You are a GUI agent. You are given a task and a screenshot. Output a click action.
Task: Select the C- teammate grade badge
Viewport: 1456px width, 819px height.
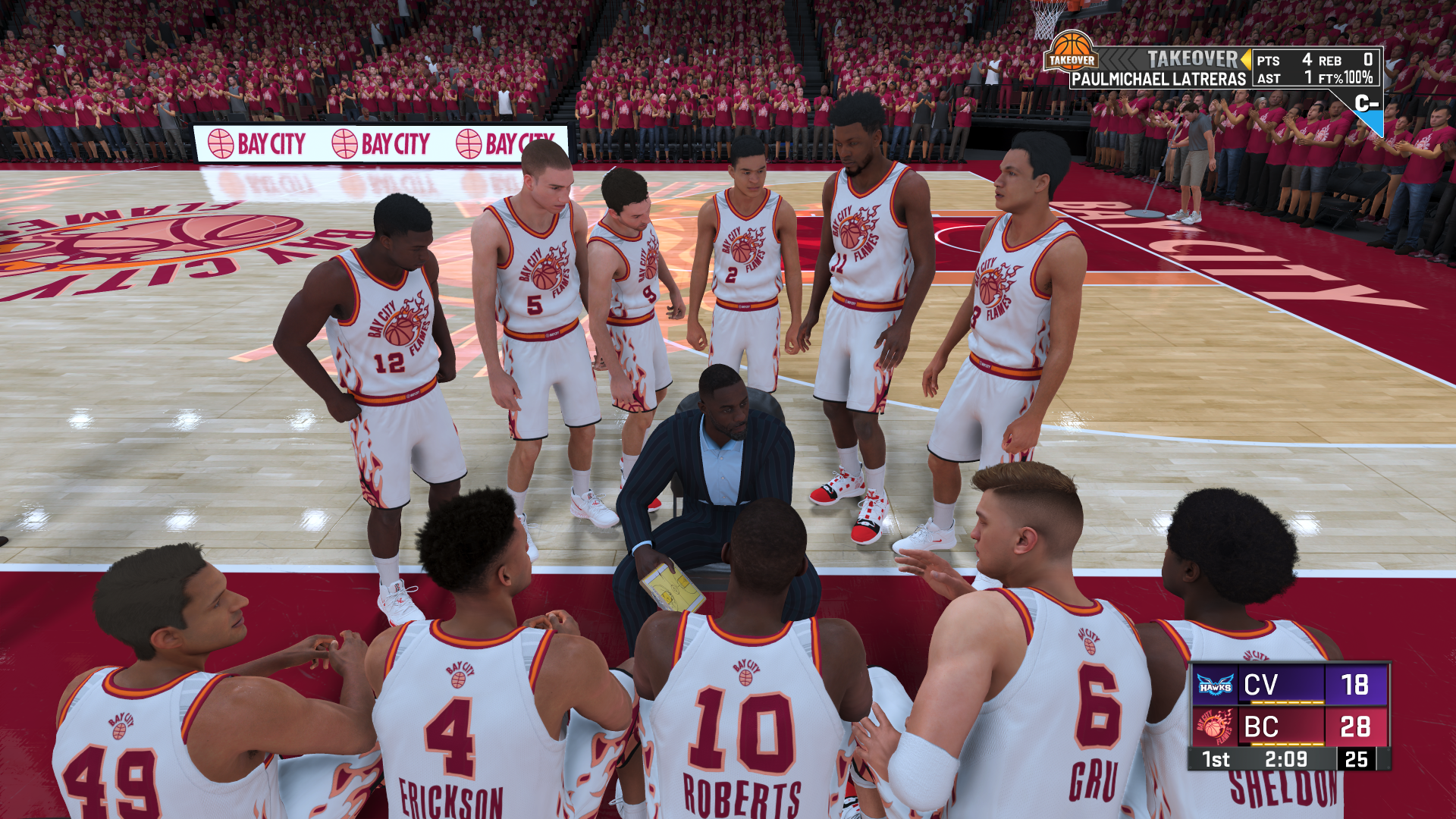click(x=1369, y=104)
